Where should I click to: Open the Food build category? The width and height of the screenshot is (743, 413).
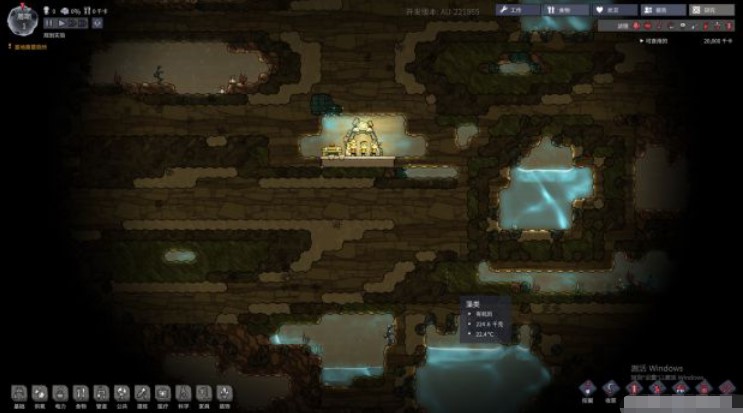click(81, 394)
